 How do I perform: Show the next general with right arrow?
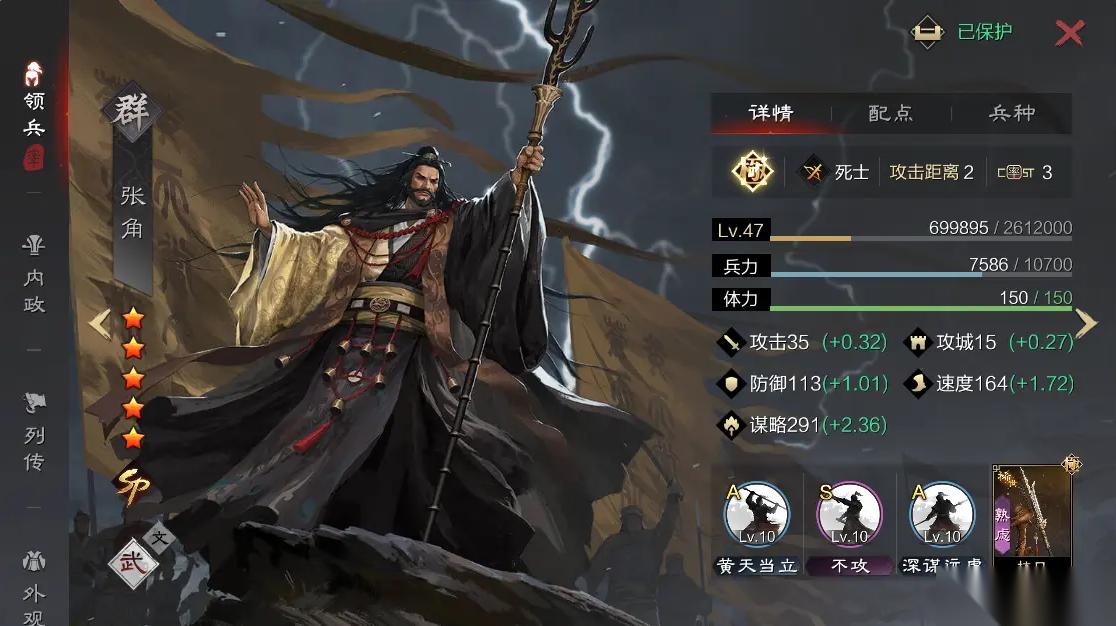[1087, 323]
